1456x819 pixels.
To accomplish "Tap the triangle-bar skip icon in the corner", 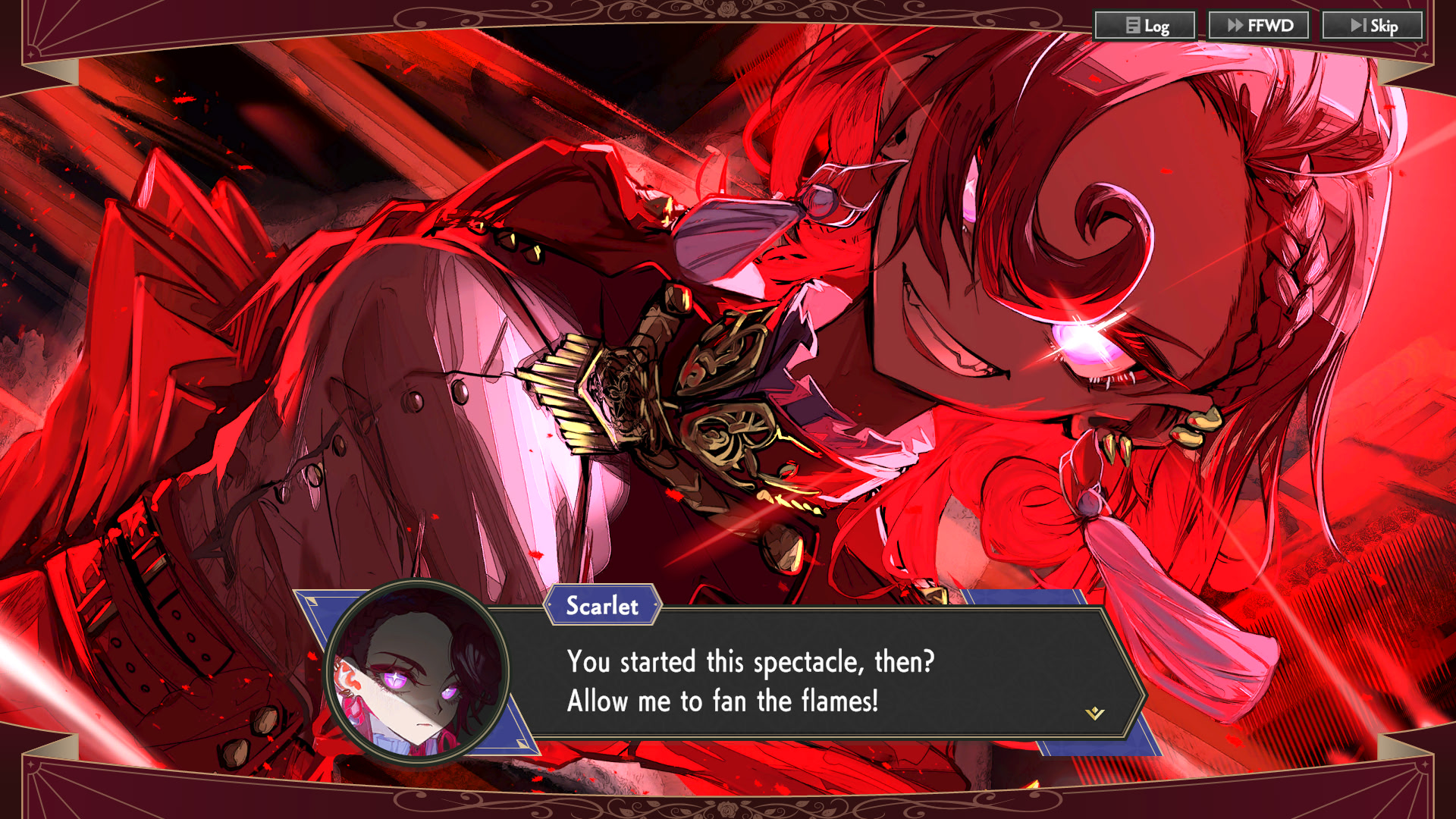I will 1360,25.
